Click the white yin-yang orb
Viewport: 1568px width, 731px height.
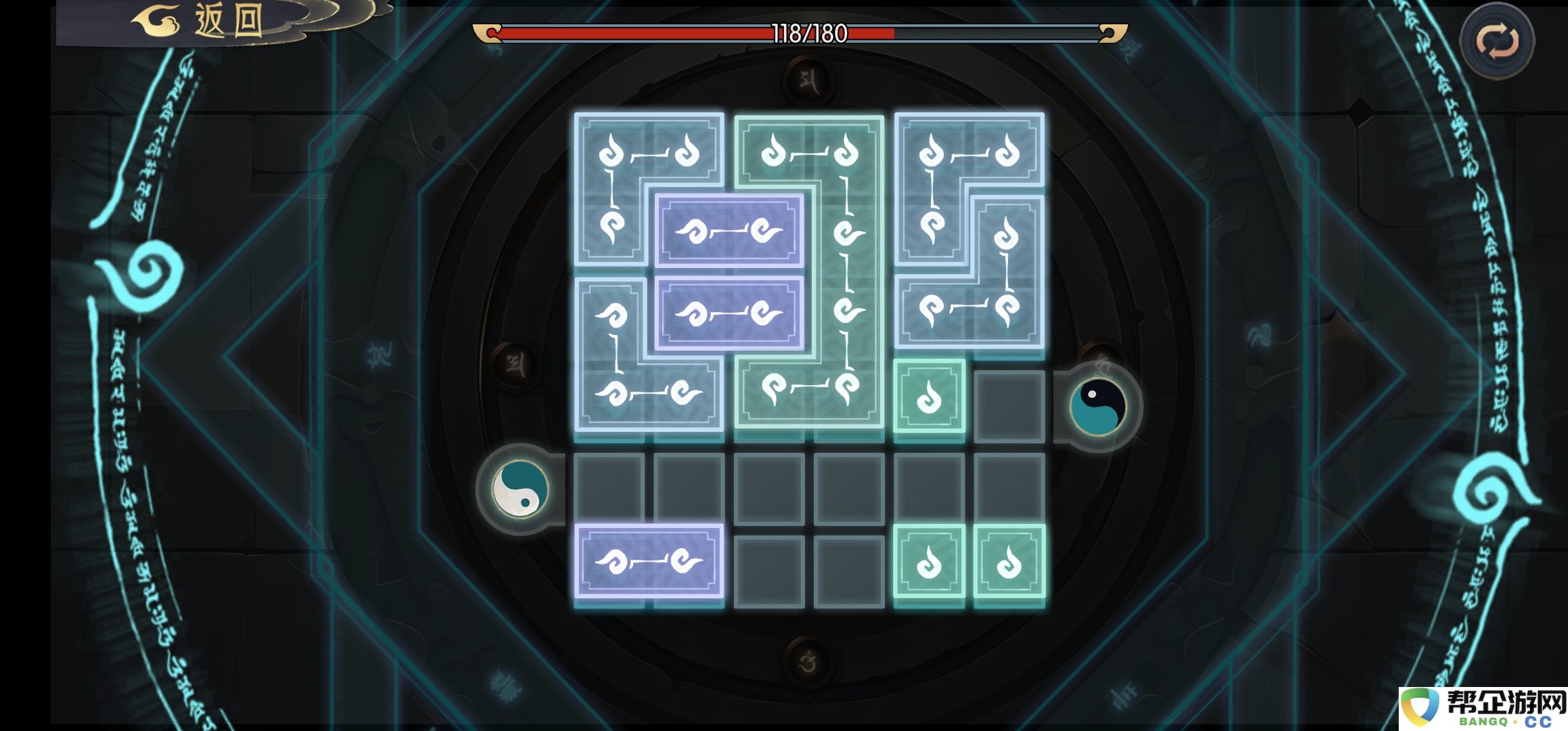(520, 489)
